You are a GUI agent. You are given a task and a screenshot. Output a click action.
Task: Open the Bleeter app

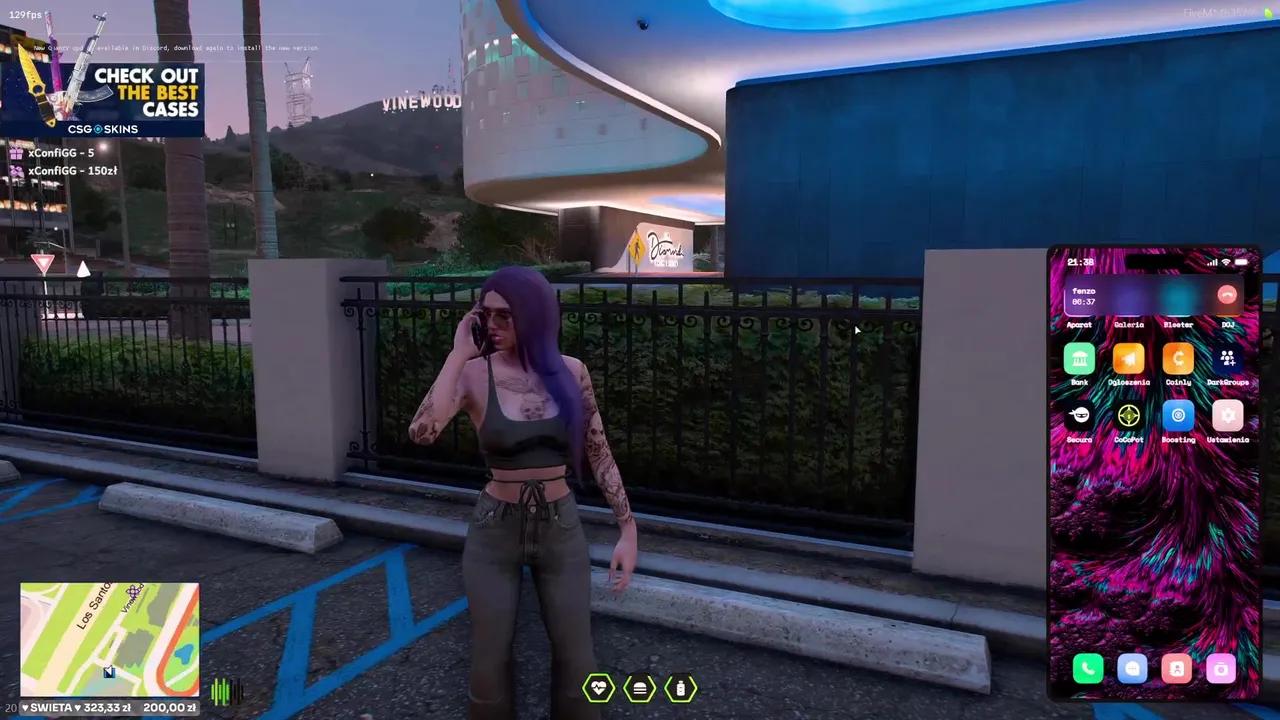coord(1178,310)
